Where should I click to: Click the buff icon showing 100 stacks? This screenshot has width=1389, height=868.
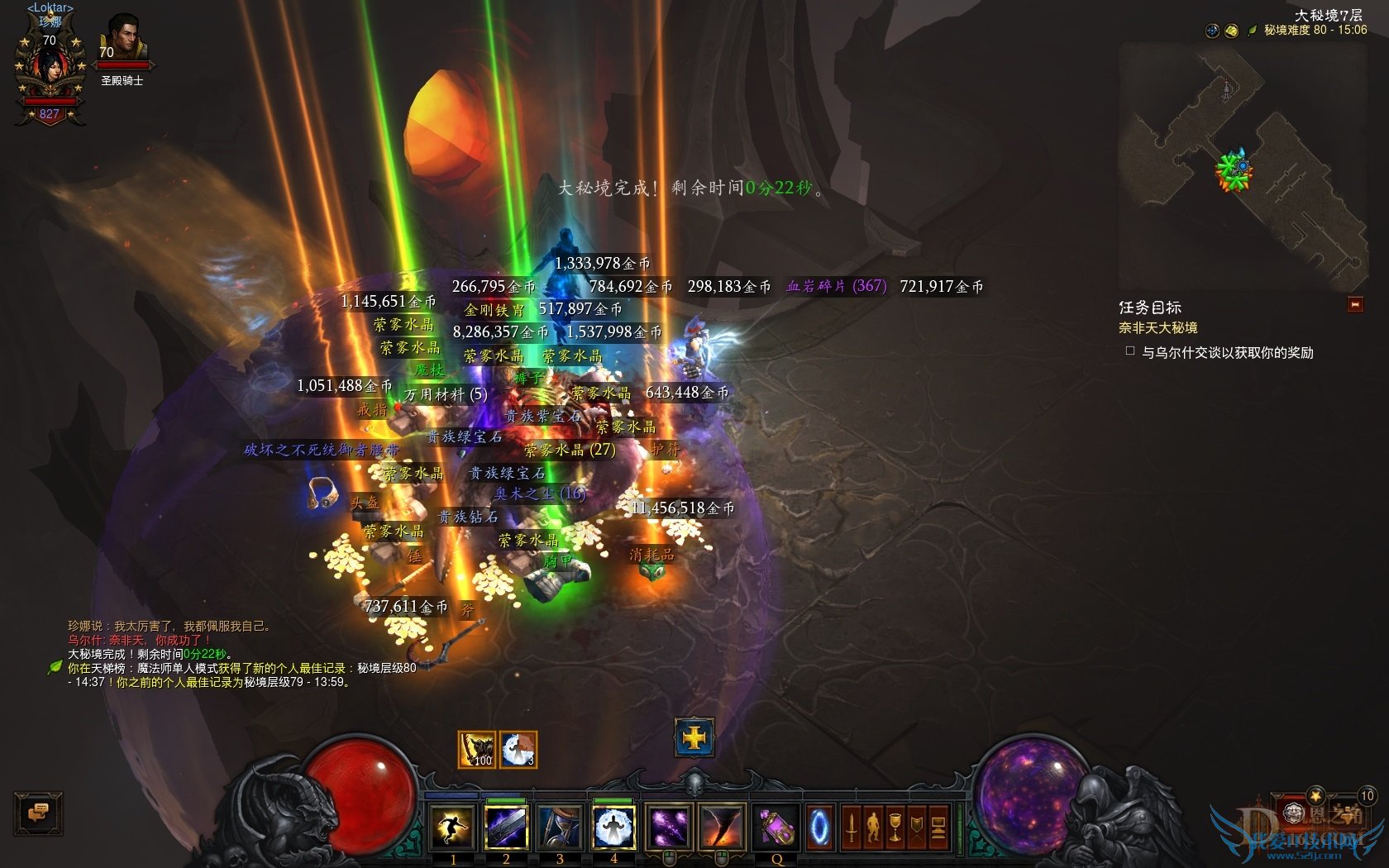tap(477, 750)
